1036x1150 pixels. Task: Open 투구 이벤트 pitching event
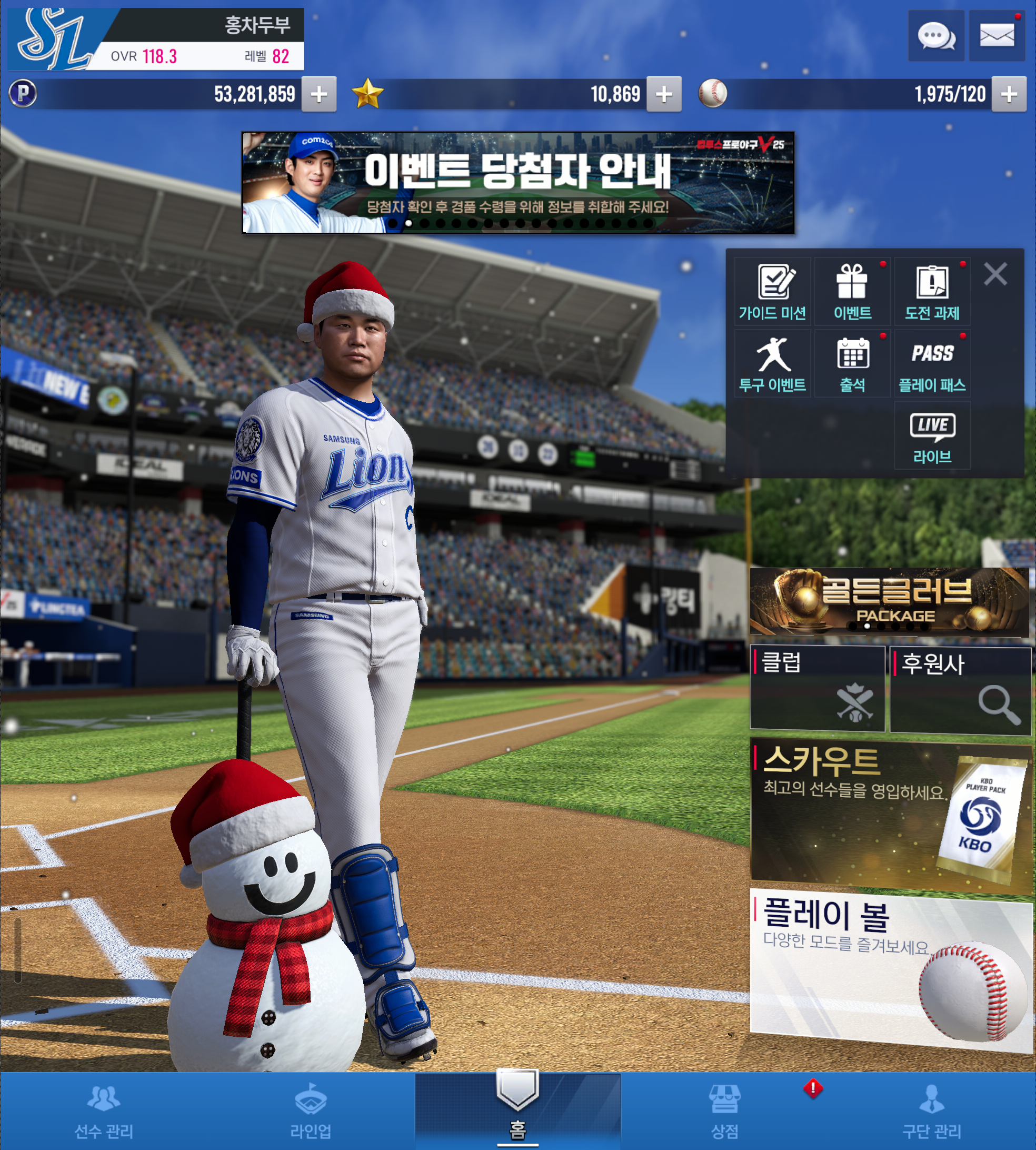pos(772,364)
